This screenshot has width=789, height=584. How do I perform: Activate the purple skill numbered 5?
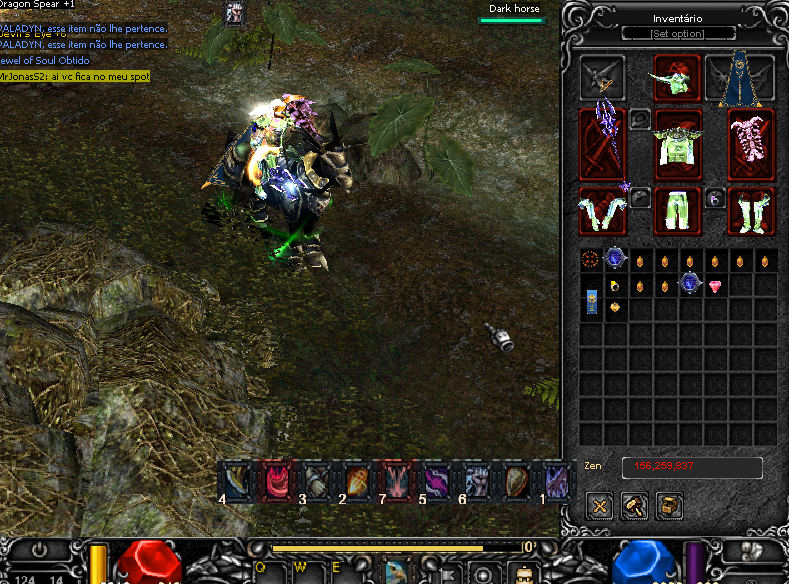pos(435,479)
